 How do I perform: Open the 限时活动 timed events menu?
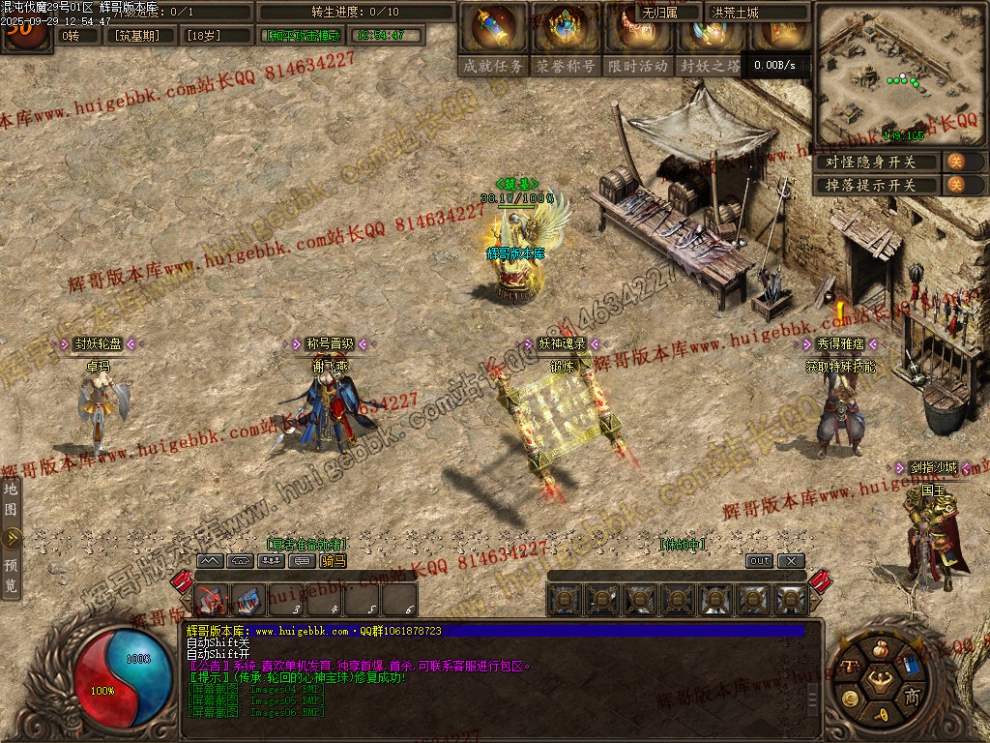coord(638,65)
